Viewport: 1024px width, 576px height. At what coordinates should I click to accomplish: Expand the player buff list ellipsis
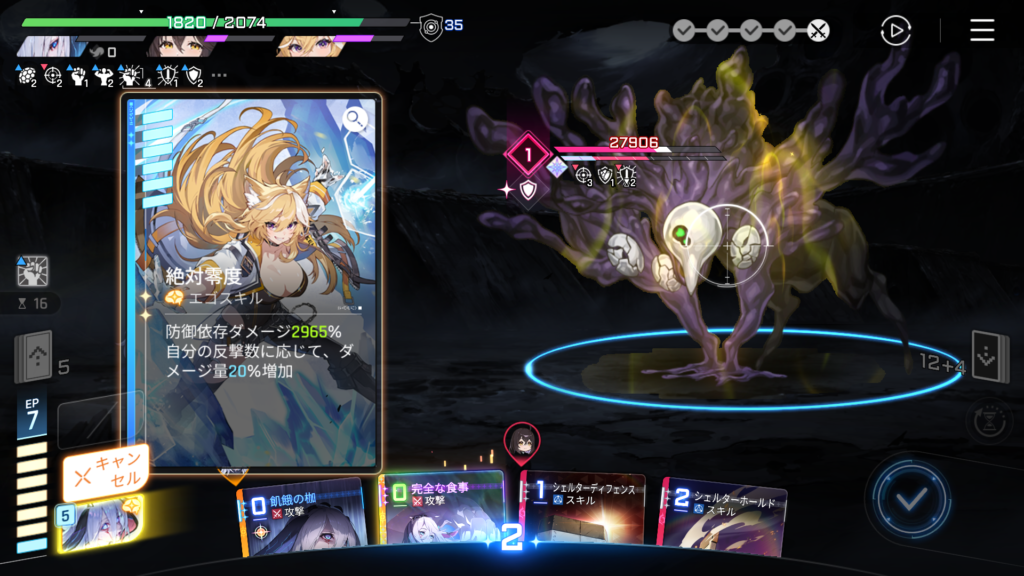pyautogui.click(x=219, y=75)
